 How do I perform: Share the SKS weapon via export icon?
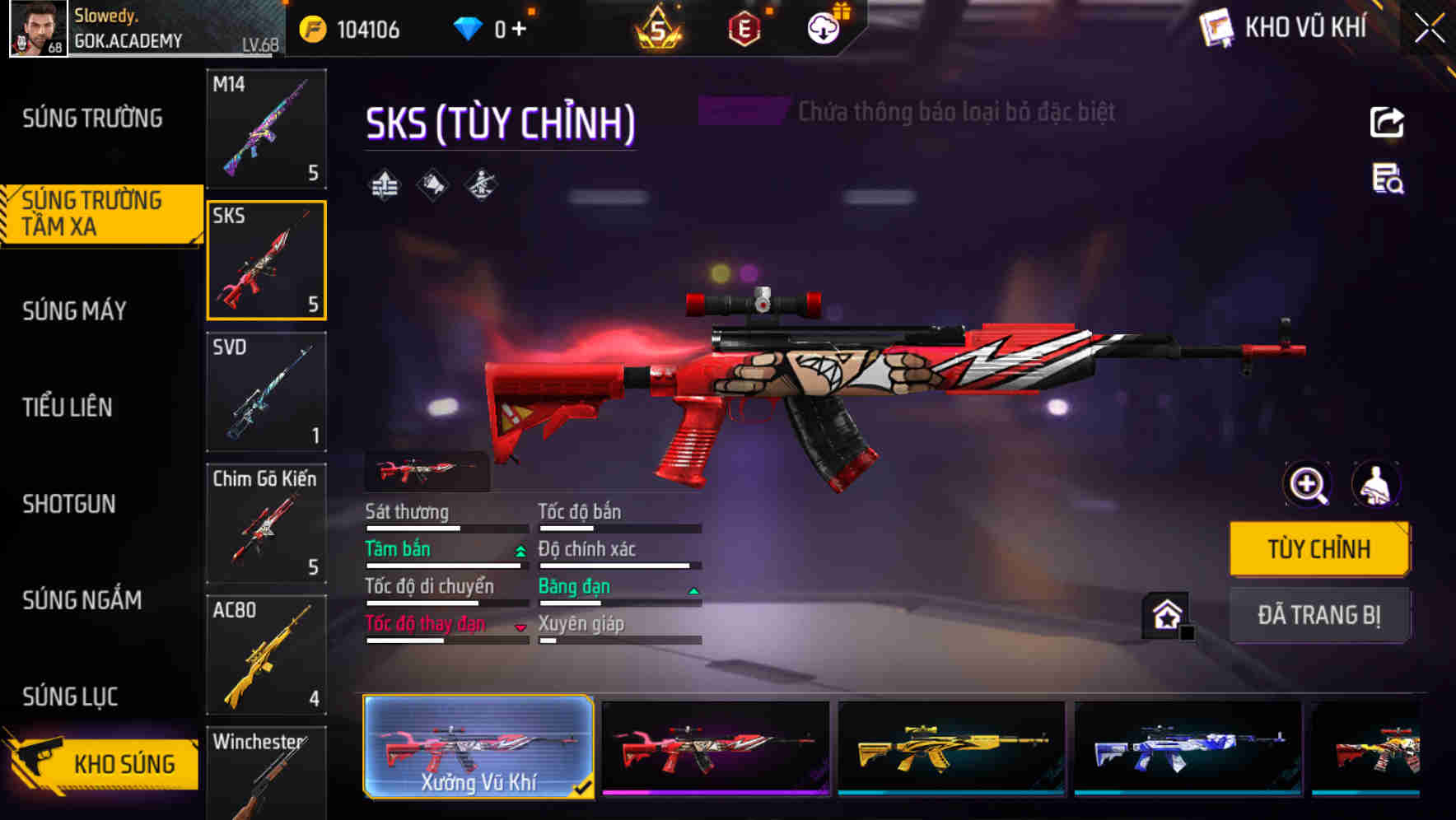pyautogui.click(x=1388, y=122)
